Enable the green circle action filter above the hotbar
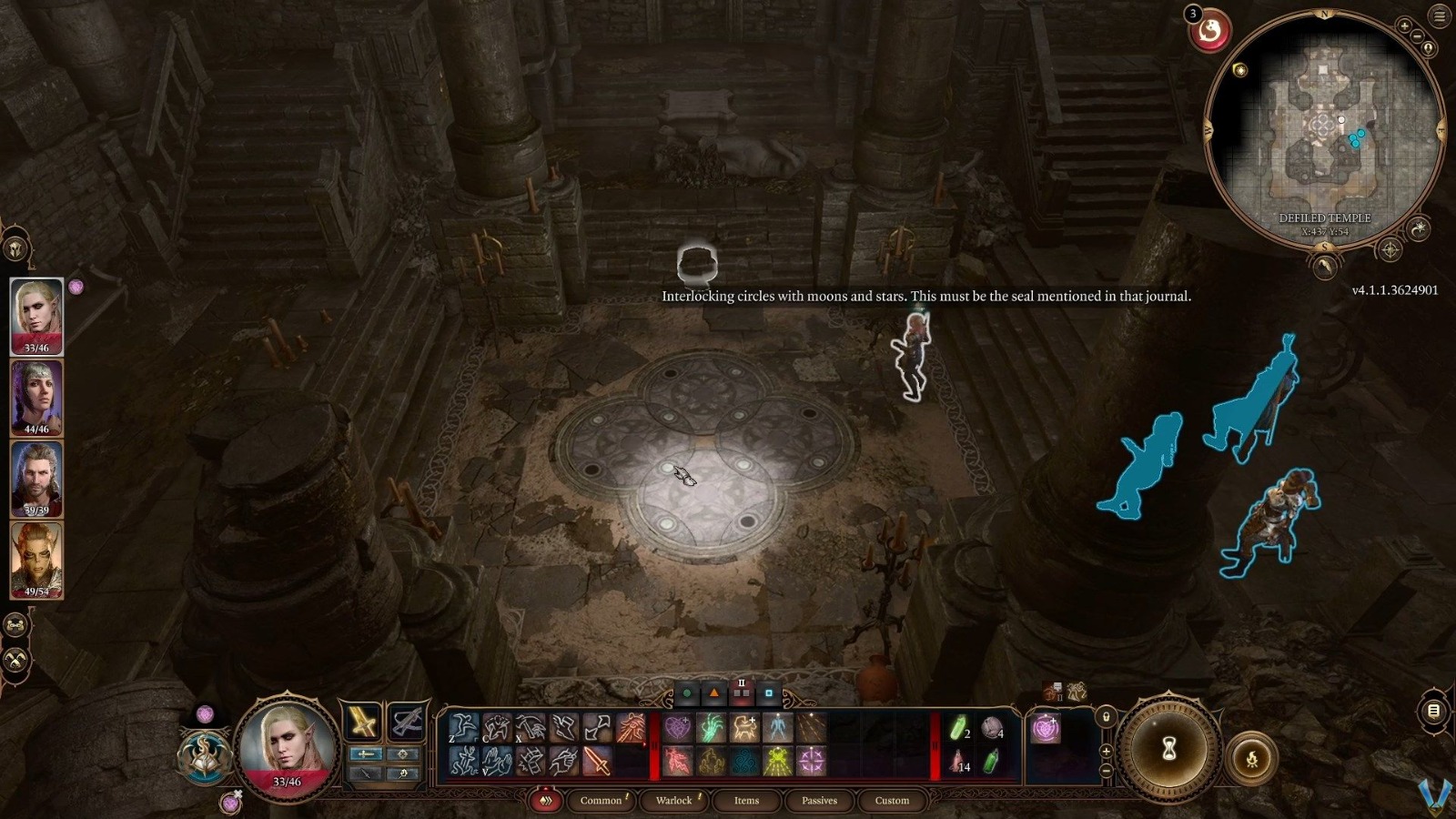The image size is (1456, 819). click(x=689, y=692)
